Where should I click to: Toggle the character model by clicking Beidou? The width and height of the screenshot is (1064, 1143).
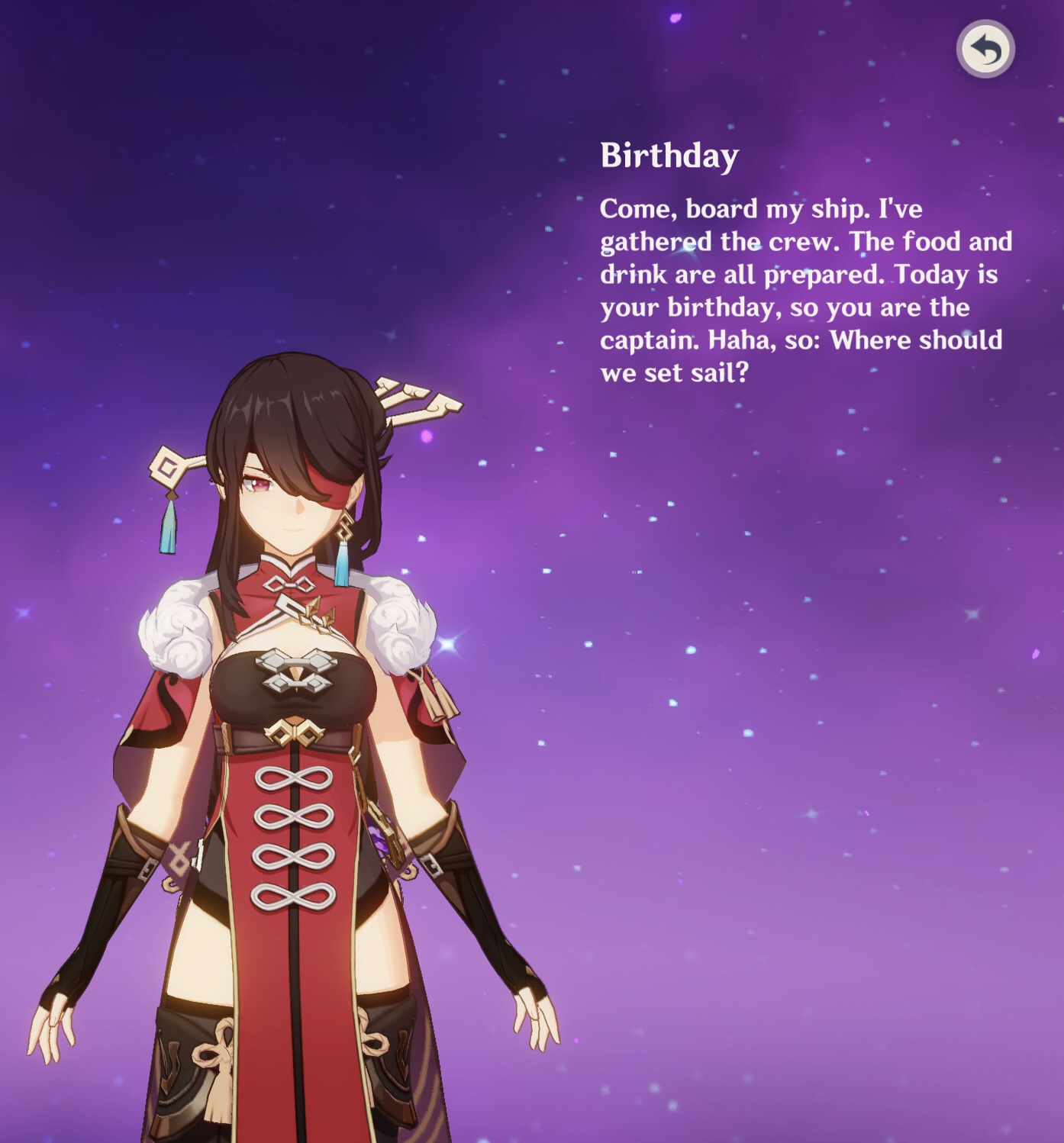pos(298,763)
